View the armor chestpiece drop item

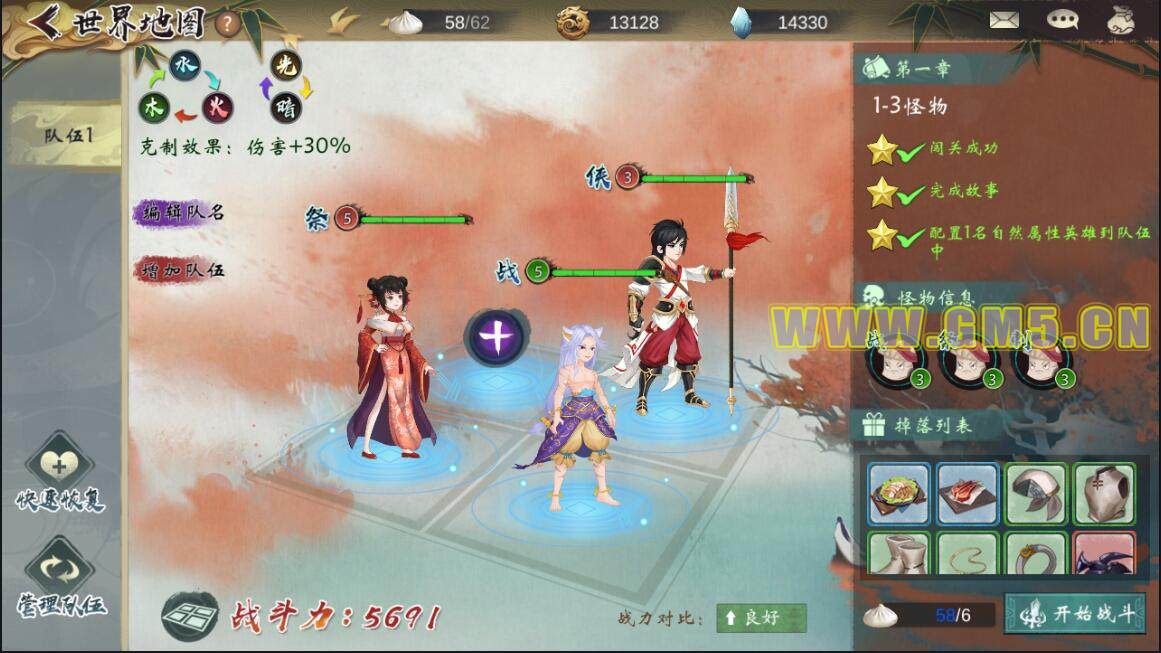point(1104,494)
